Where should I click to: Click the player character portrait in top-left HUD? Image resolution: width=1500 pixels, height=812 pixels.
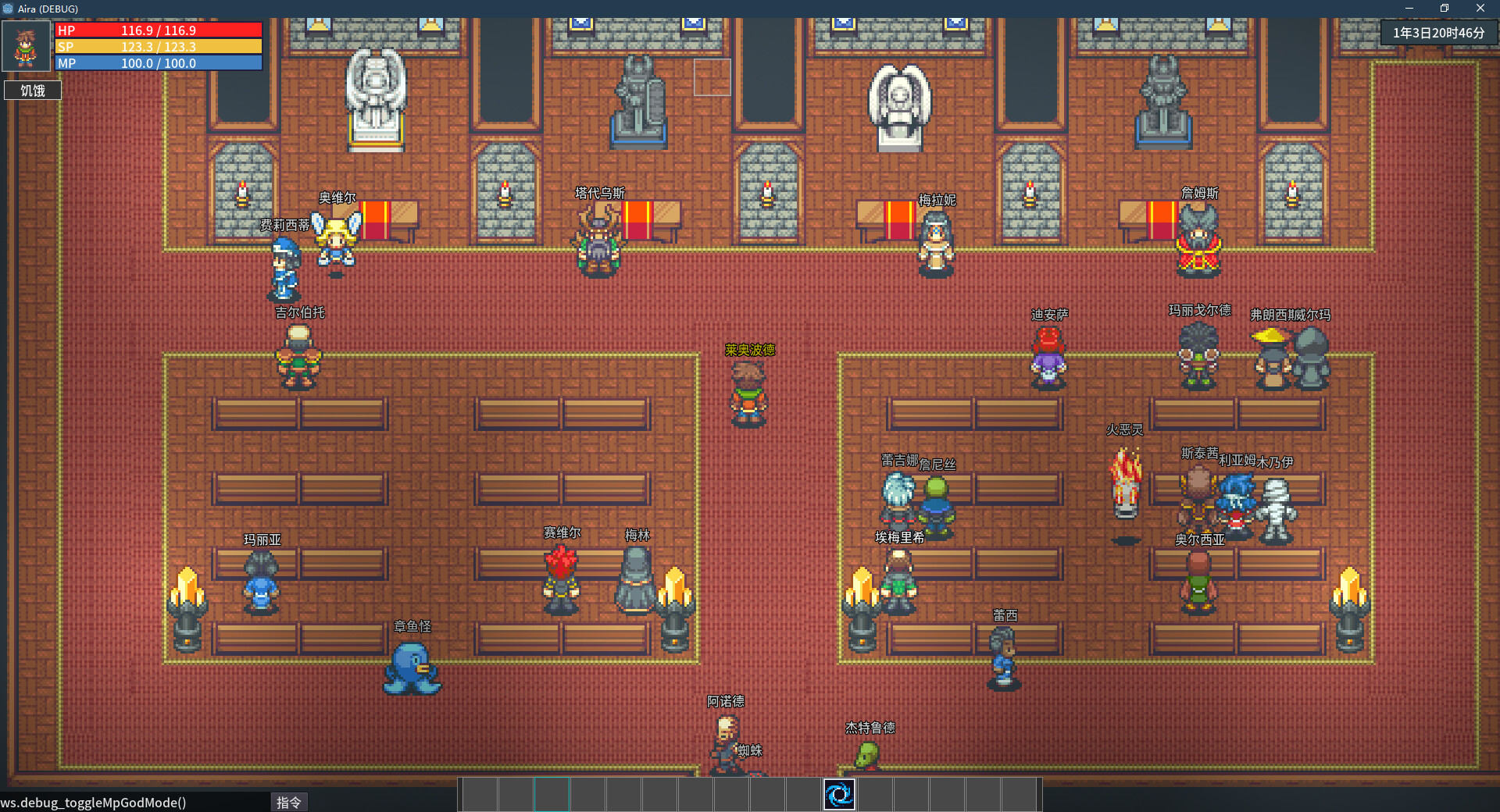(26, 45)
